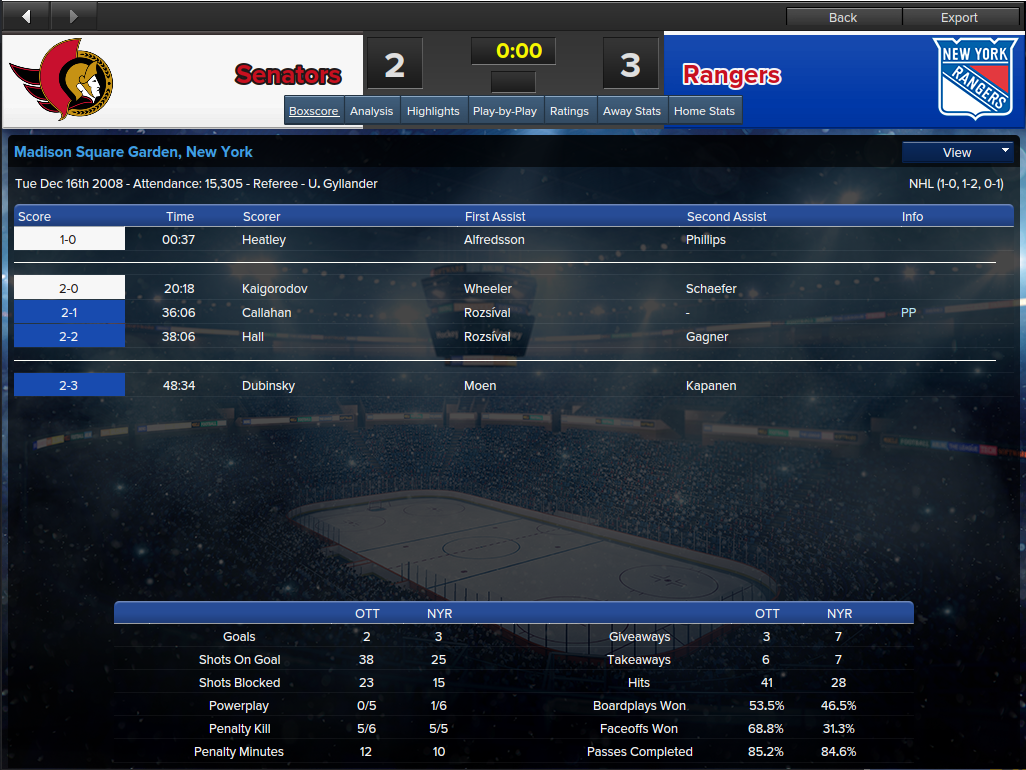The width and height of the screenshot is (1026, 770).
Task: Select scorer Heatley in the goal list
Action: coord(264,240)
